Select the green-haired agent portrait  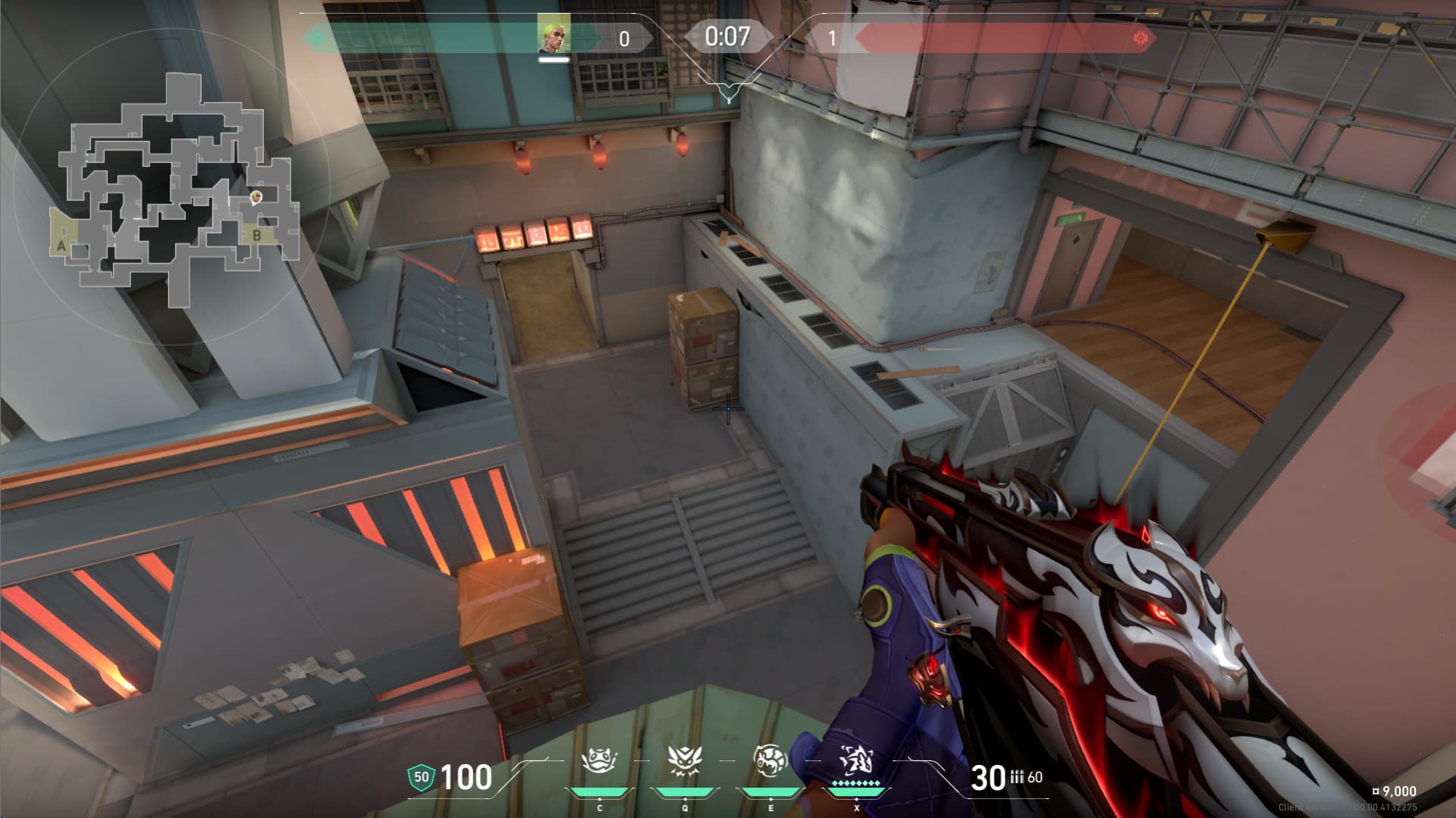point(554,34)
